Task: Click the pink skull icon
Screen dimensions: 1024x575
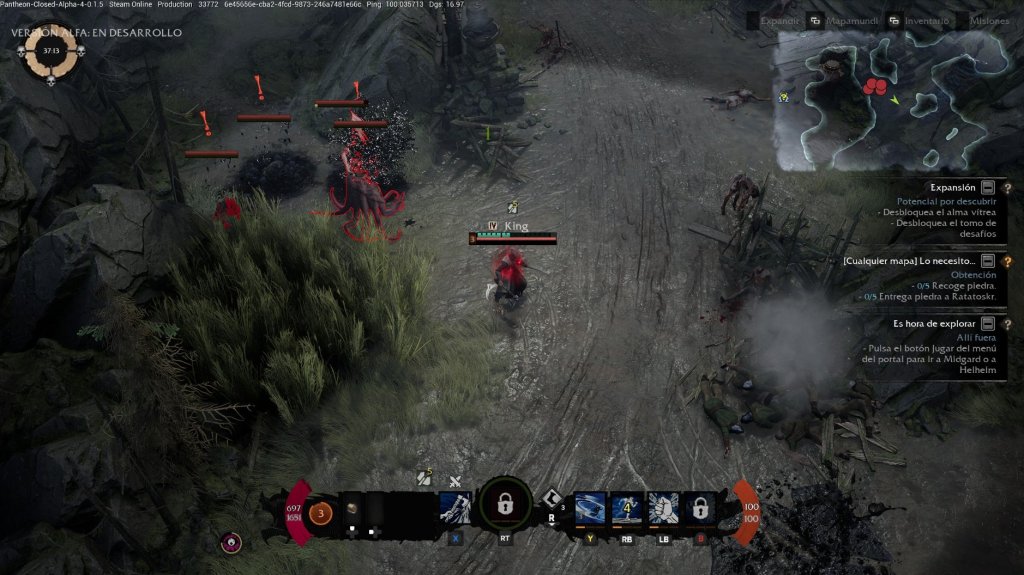Action: [232, 542]
